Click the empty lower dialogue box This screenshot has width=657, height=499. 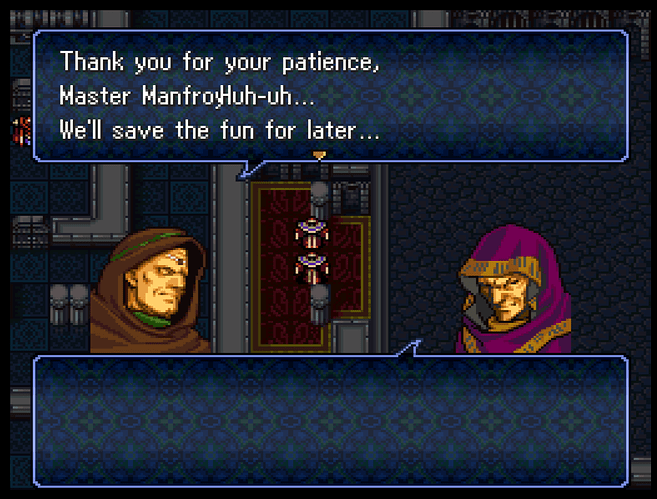[330, 420]
